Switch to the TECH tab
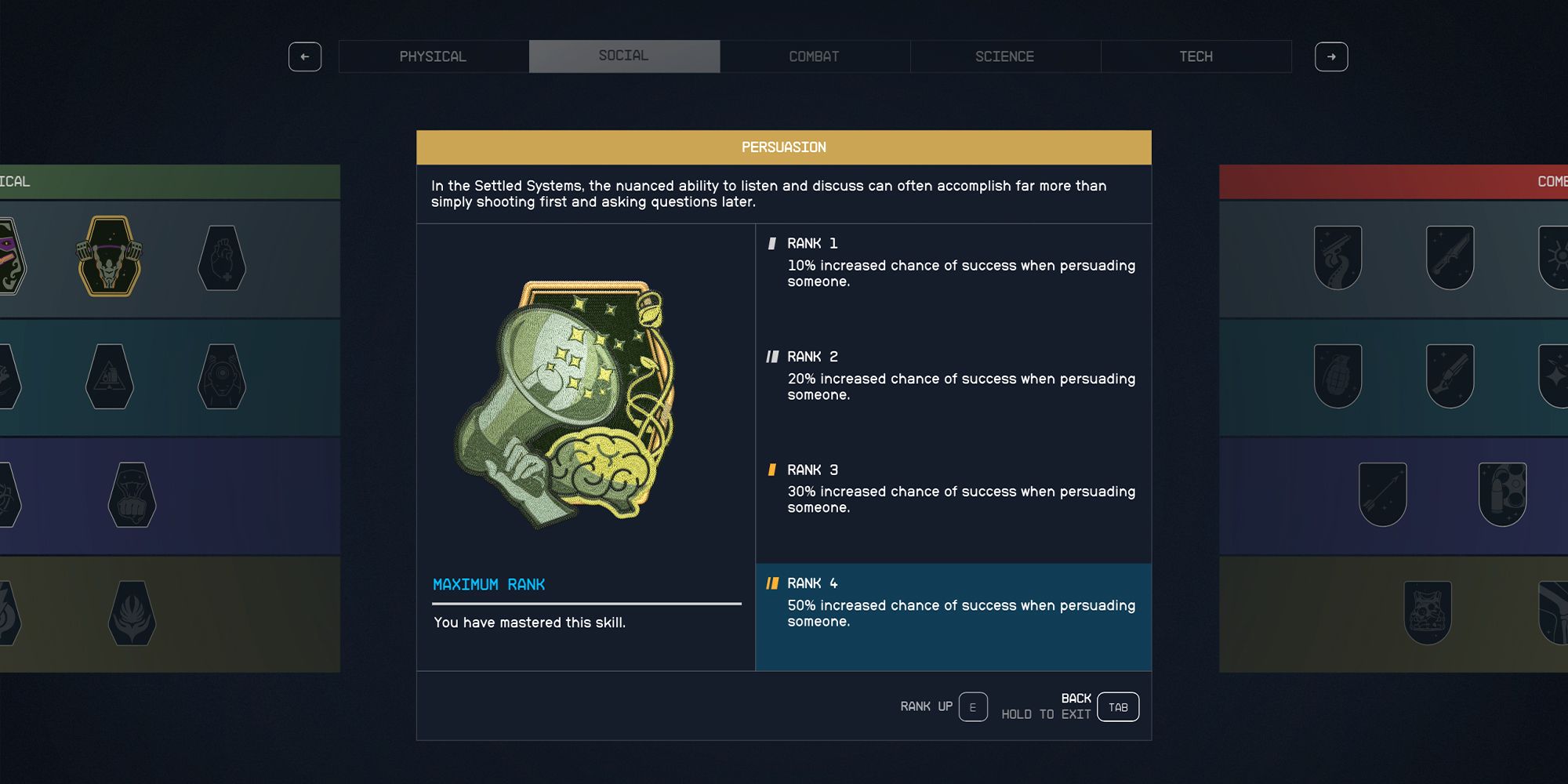The image size is (1568, 784). 1196,56
